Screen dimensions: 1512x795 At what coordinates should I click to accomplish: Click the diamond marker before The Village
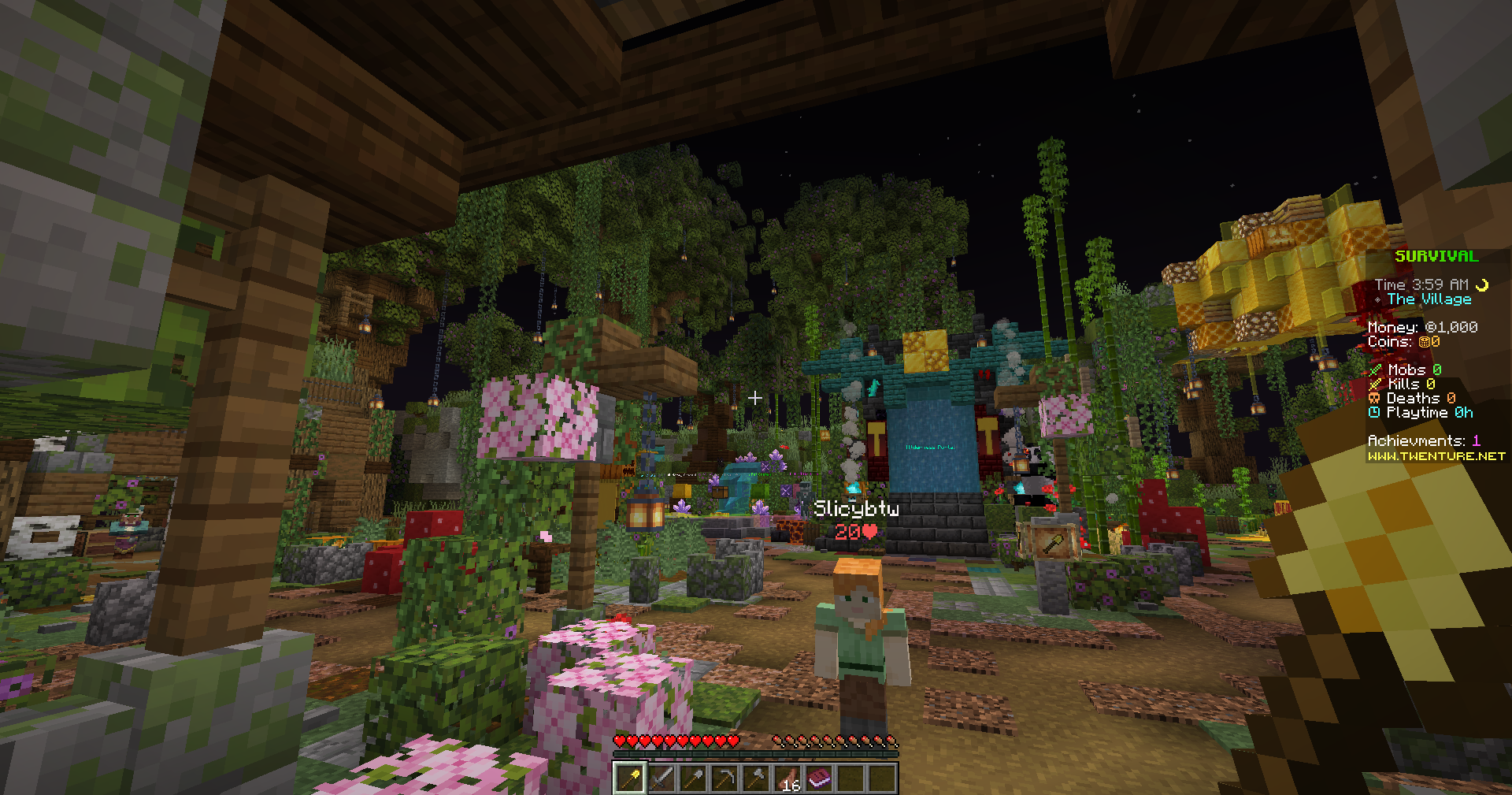click(1378, 299)
